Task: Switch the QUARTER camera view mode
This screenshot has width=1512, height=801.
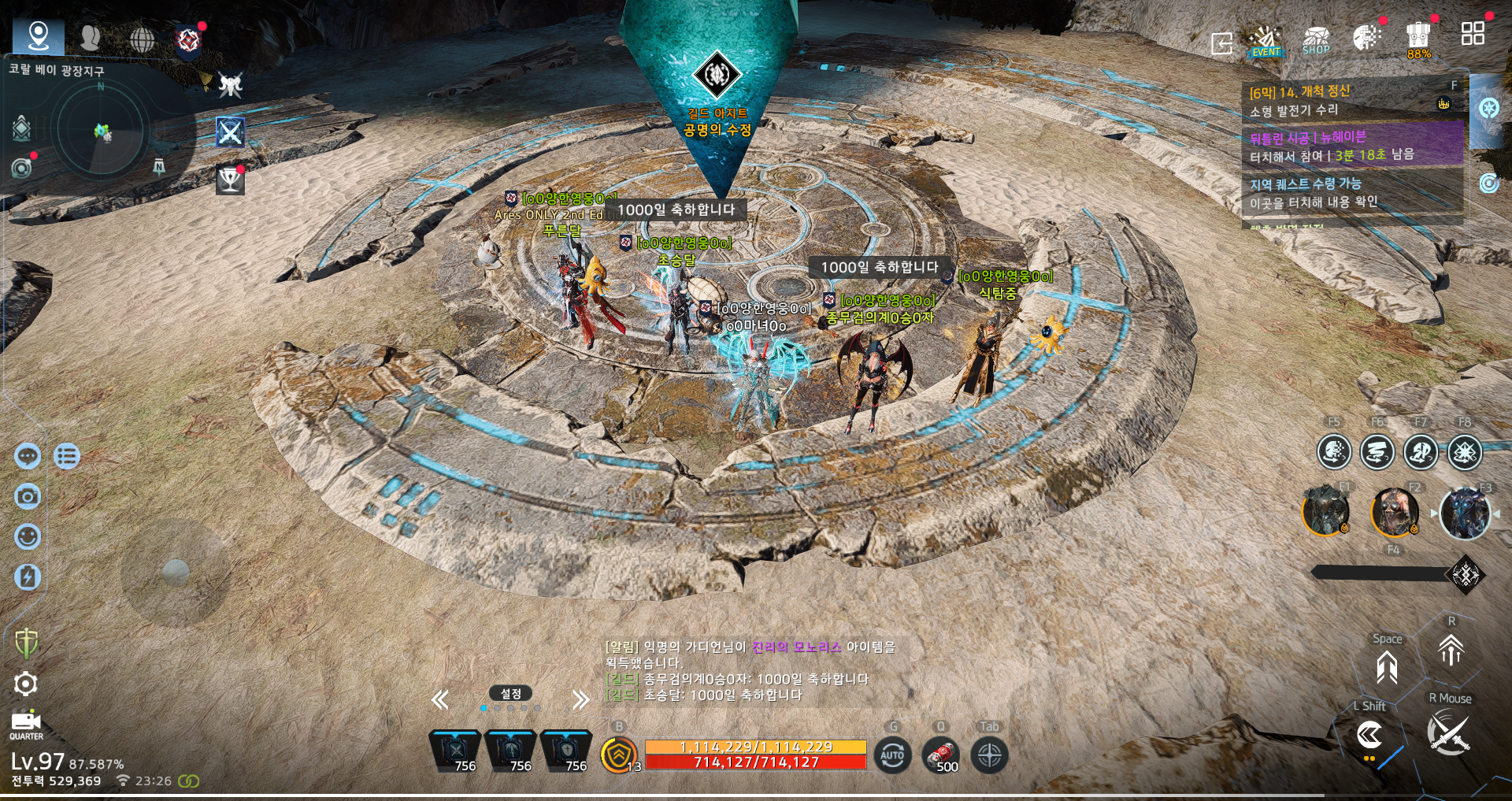Action: (x=26, y=725)
